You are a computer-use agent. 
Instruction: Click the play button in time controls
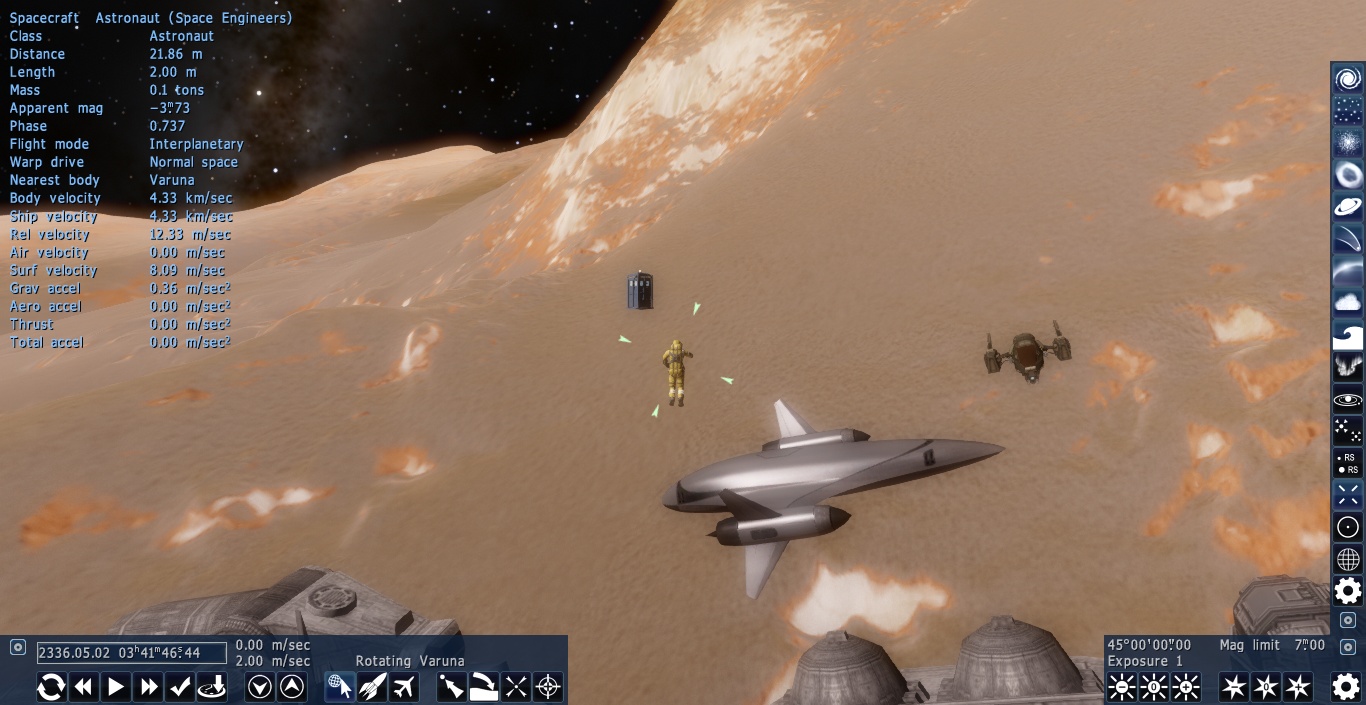116,687
